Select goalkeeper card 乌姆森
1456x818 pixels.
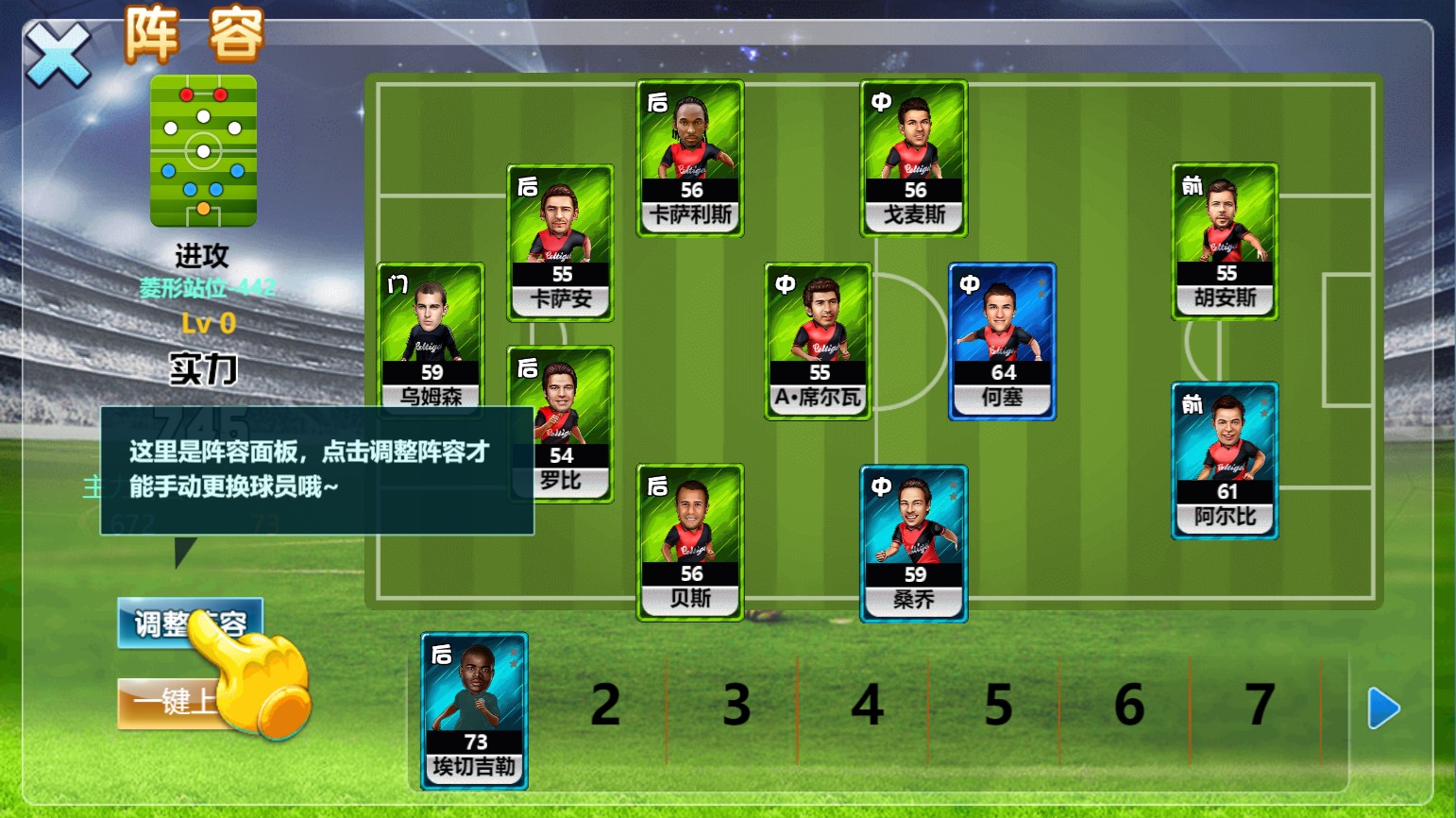click(x=431, y=335)
